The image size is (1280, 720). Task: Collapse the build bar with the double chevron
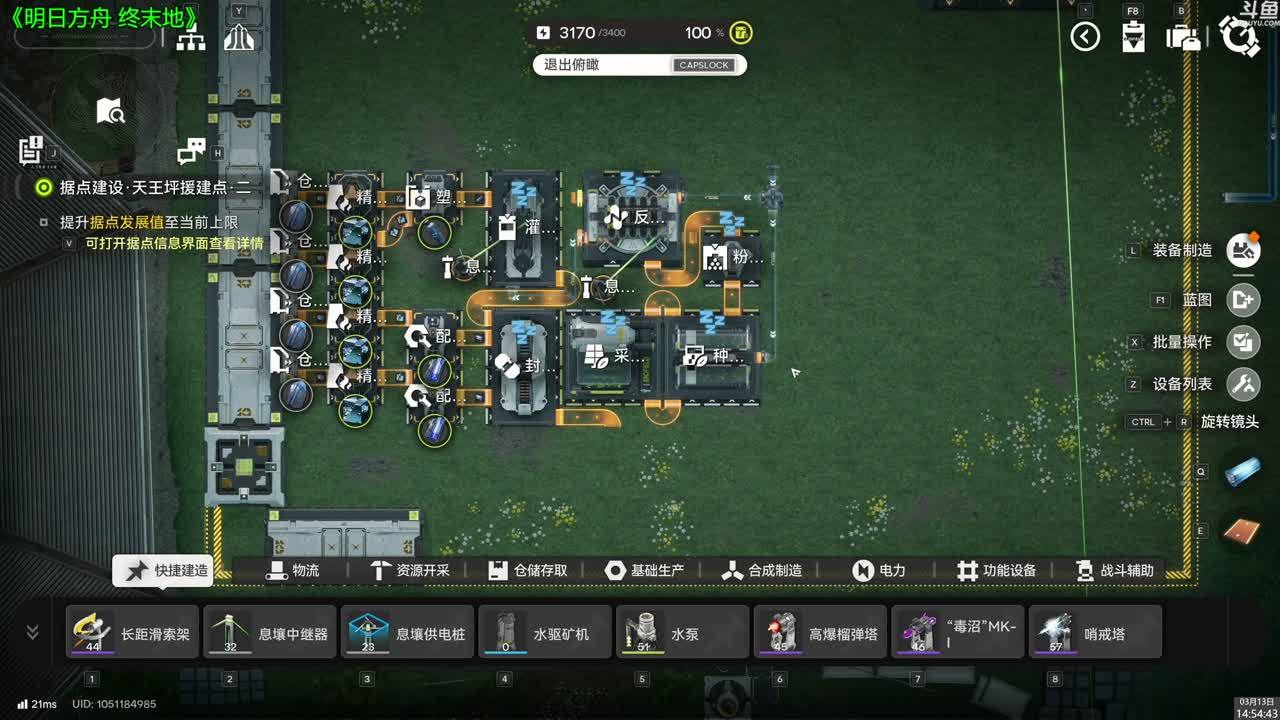click(32, 632)
